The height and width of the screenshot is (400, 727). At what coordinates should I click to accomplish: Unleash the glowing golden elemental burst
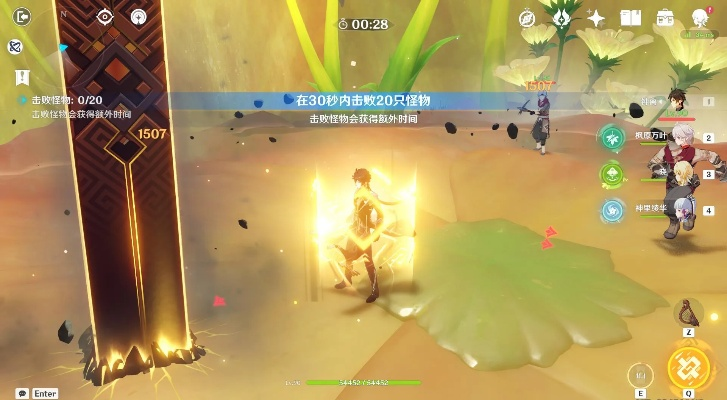click(689, 367)
